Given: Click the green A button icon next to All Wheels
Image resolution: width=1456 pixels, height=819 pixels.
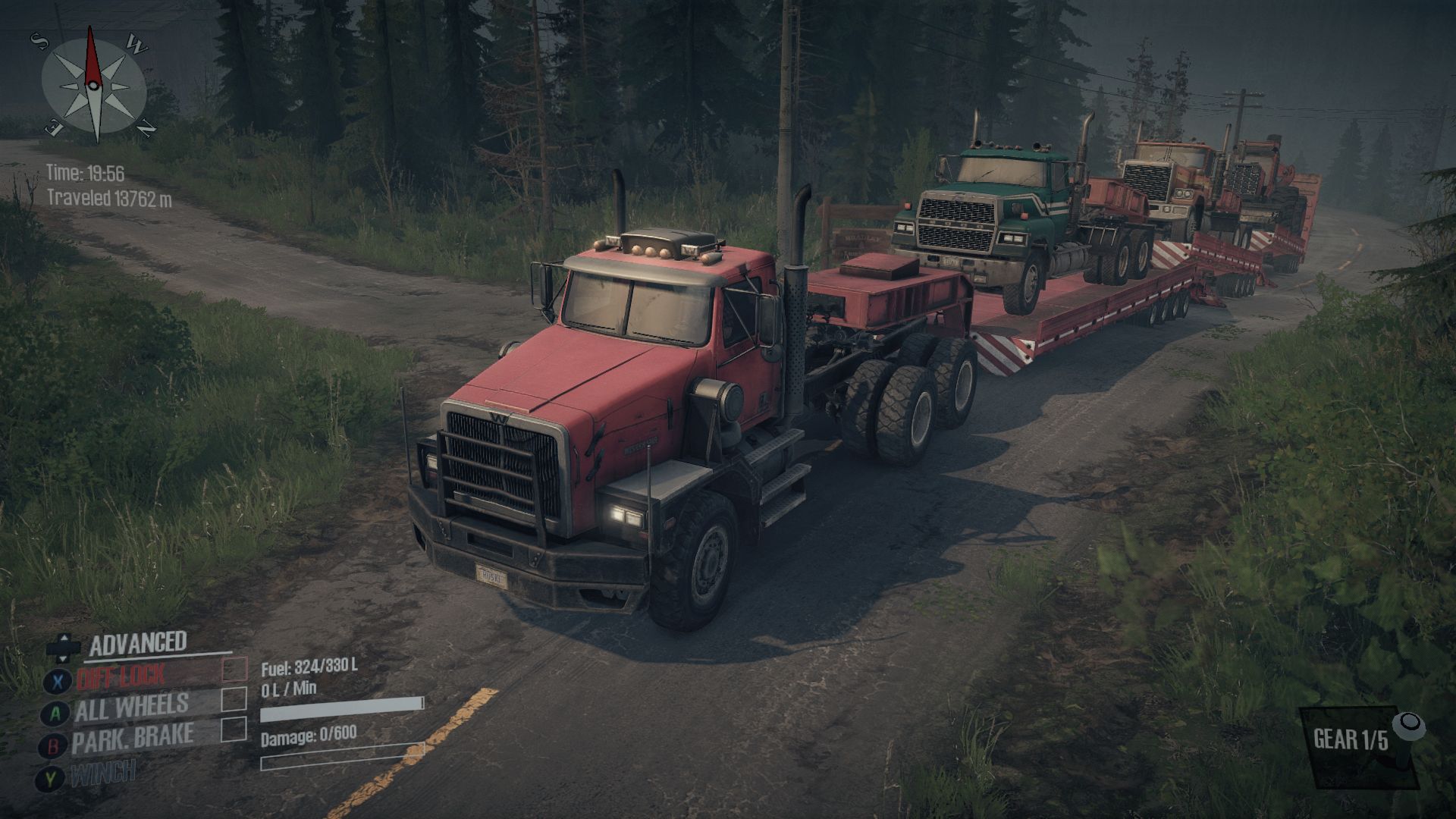Looking at the screenshot, I should click(x=55, y=714).
